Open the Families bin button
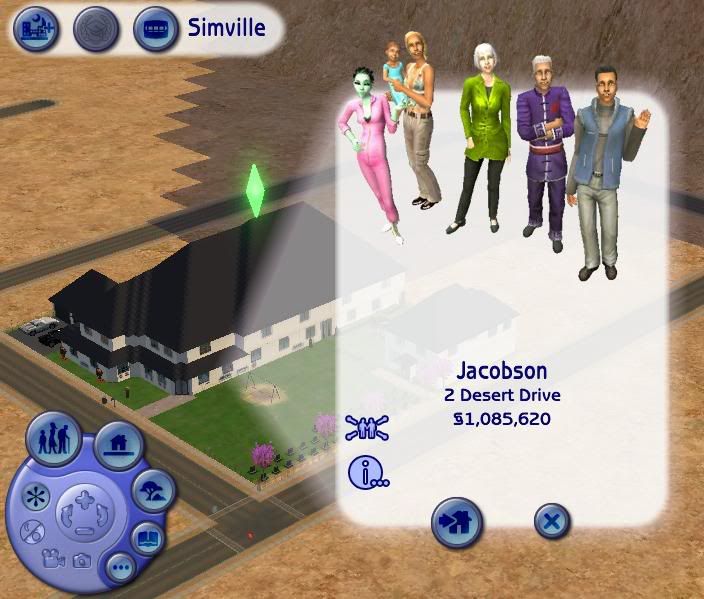The width and height of the screenshot is (704, 599). 54,440
